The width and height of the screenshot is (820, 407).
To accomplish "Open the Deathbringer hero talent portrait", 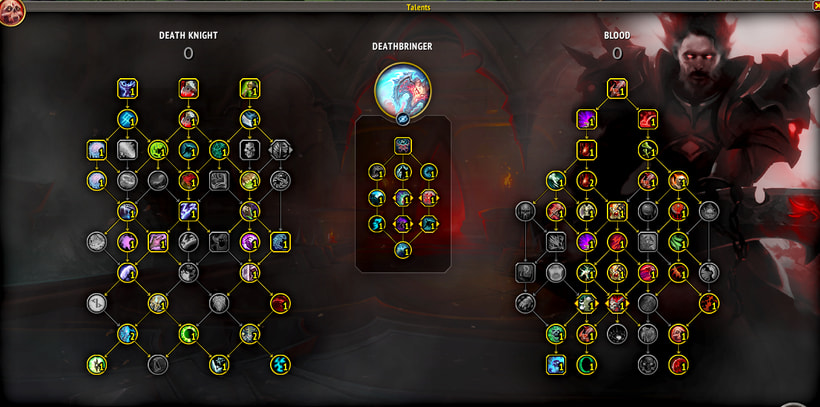I will pos(402,88).
